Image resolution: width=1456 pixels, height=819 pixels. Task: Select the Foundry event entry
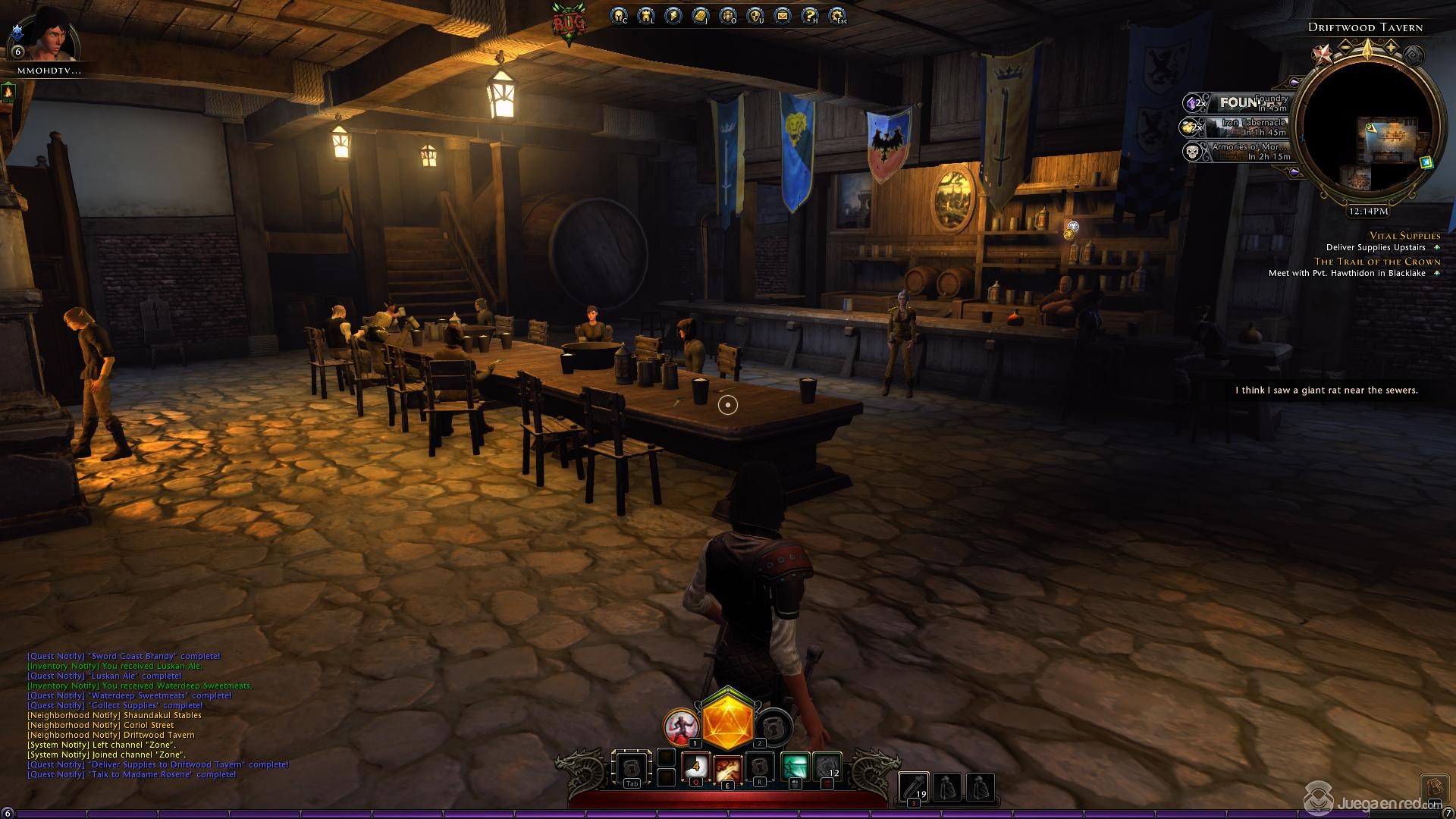coord(1238,102)
